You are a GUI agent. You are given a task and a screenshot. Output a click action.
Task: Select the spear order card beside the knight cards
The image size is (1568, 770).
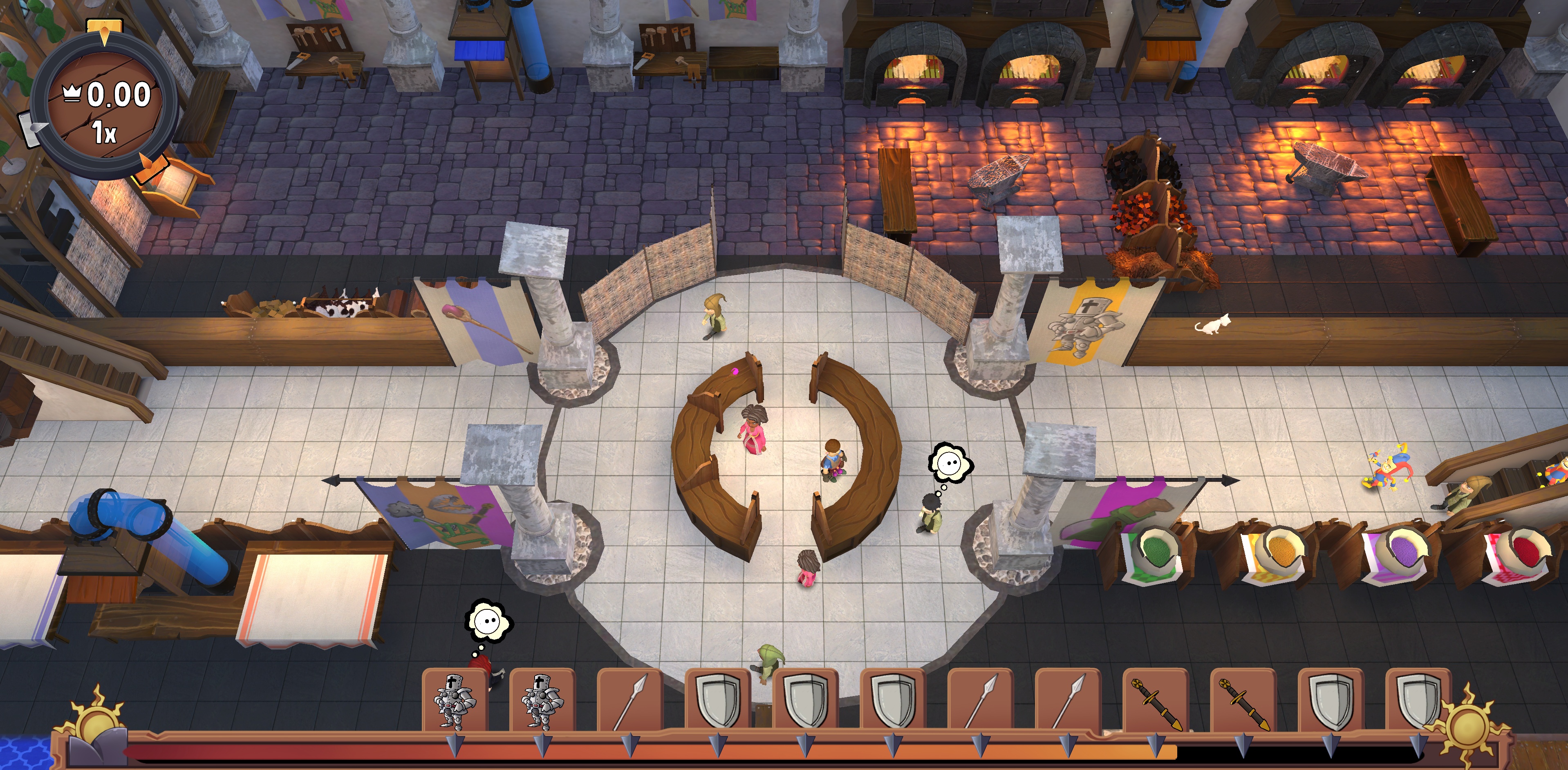pyautogui.click(x=630, y=701)
